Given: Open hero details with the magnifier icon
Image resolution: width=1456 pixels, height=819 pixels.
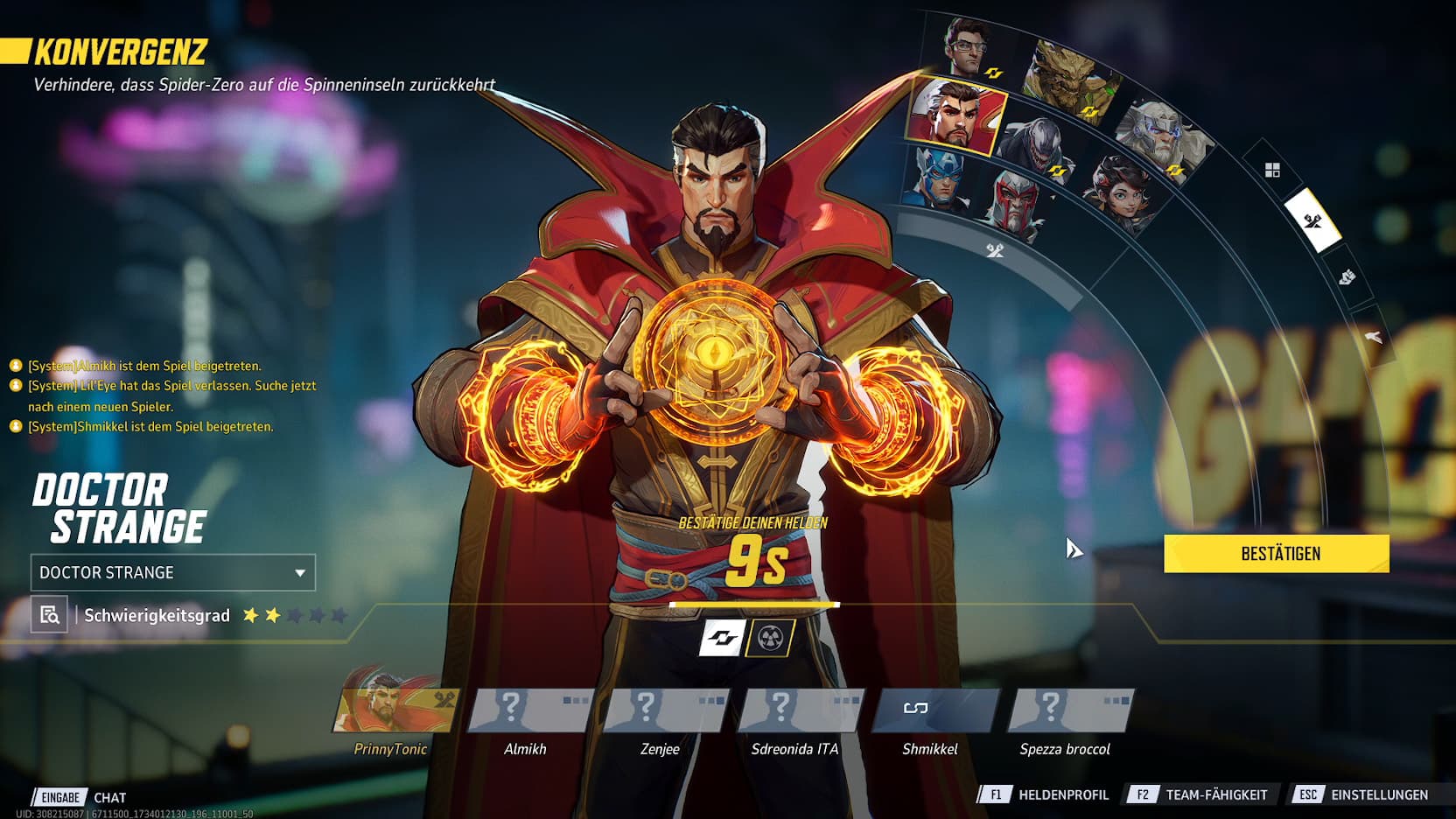Looking at the screenshot, I should click(x=50, y=614).
